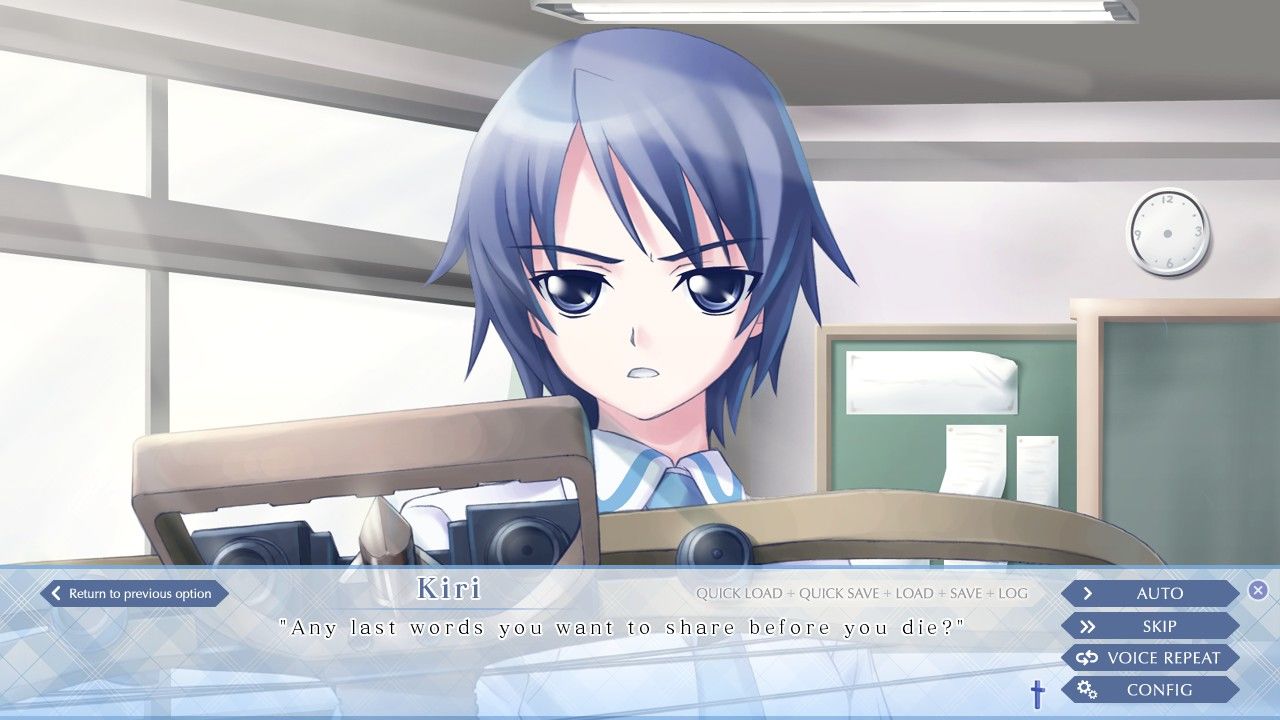
Task: Select Quick Save in text menu
Action: (x=841, y=594)
